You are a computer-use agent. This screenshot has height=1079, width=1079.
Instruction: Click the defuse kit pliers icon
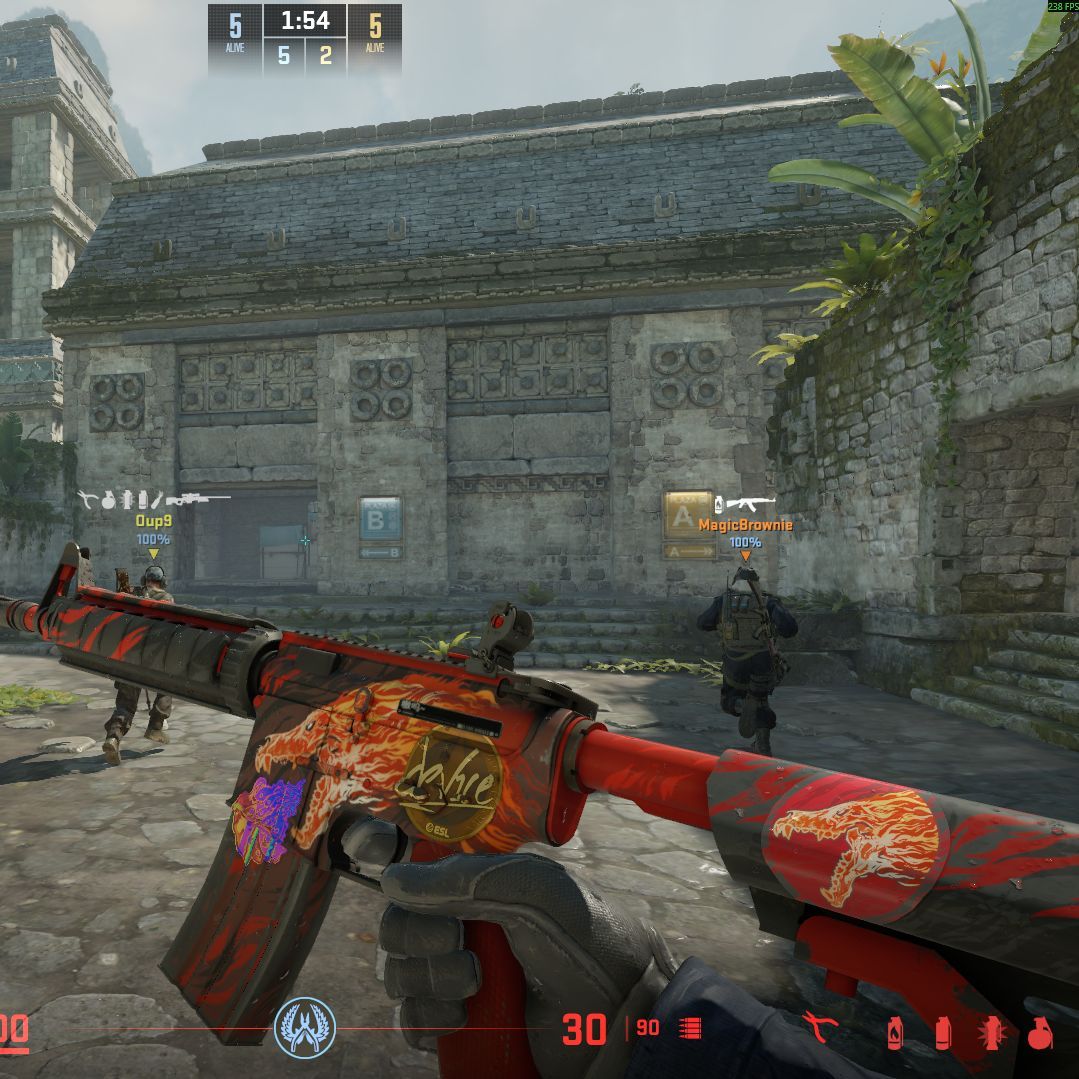[820, 1027]
